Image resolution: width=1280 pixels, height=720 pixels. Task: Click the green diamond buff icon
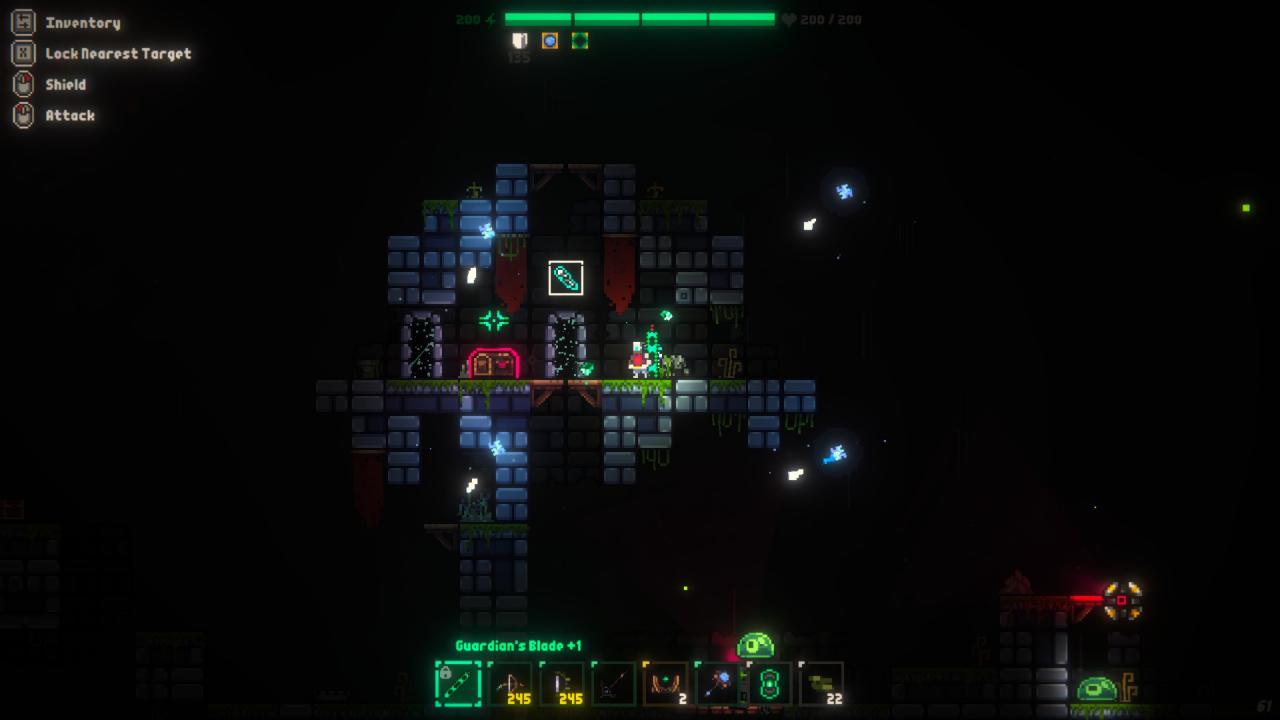[x=579, y=41]
